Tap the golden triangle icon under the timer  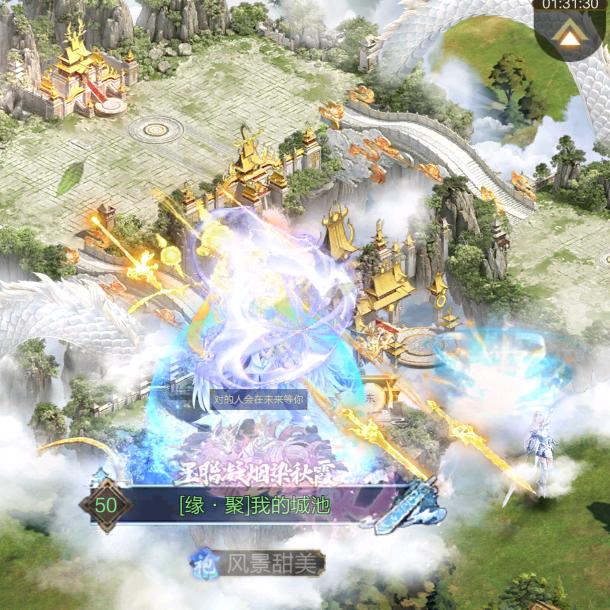click(570, 38)
